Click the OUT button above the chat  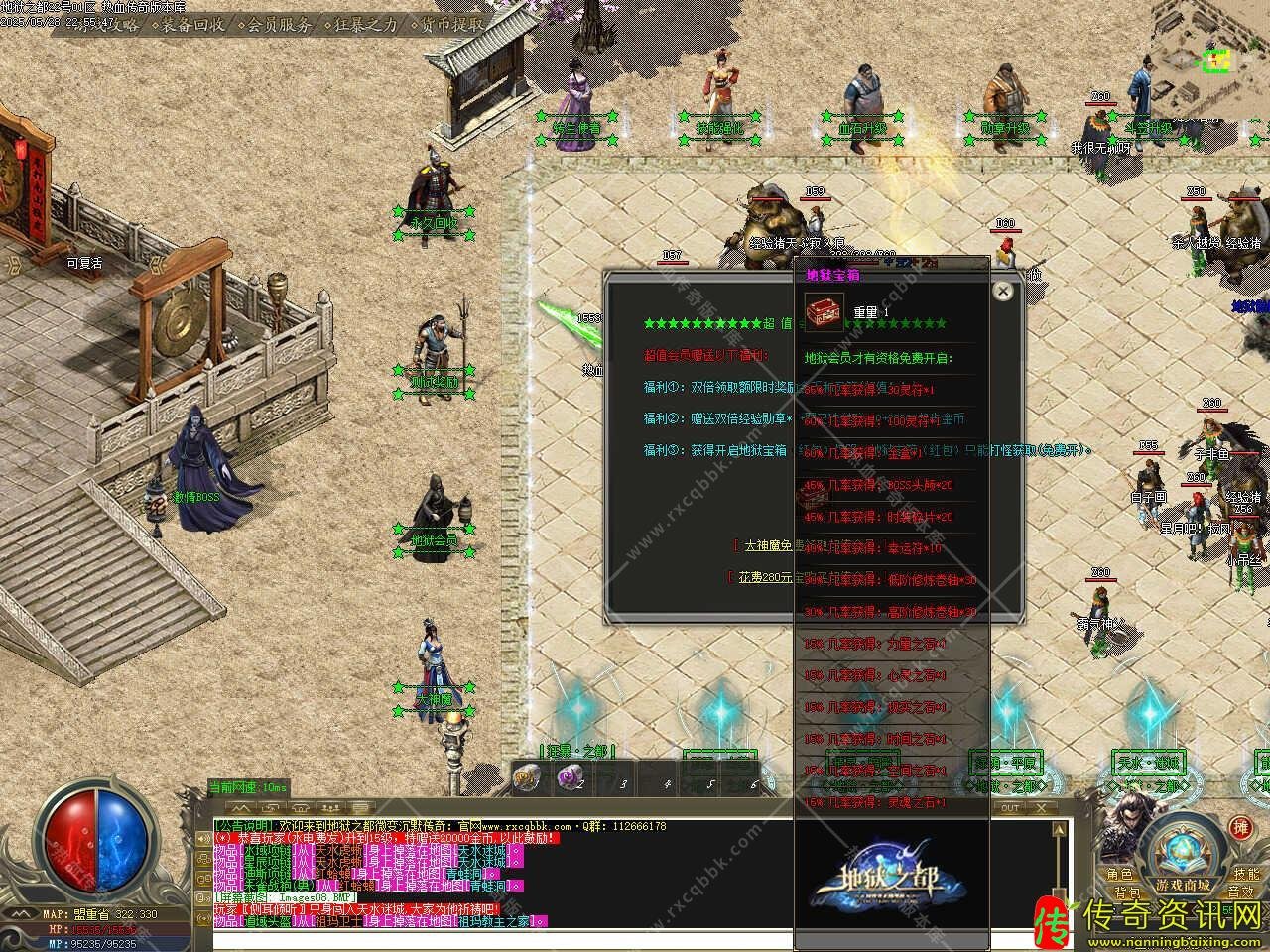click(x=1010, y=808)
